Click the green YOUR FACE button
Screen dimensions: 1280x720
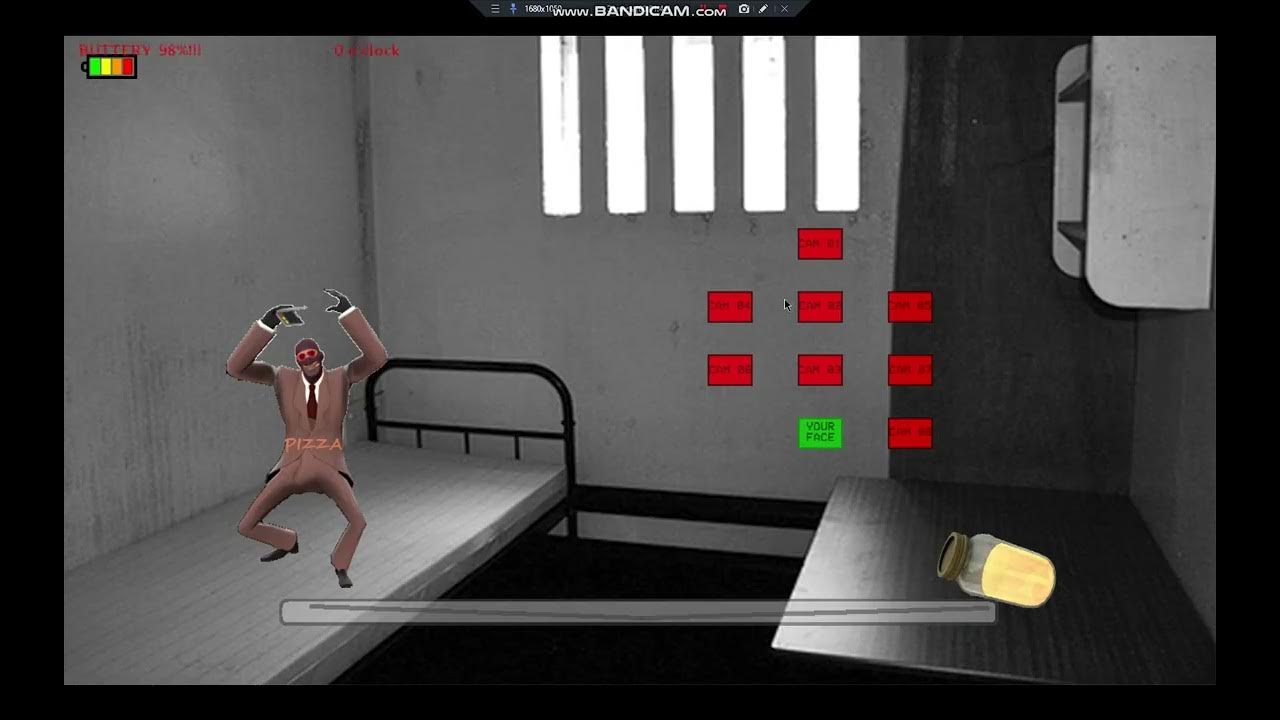[x=820, y=433]
